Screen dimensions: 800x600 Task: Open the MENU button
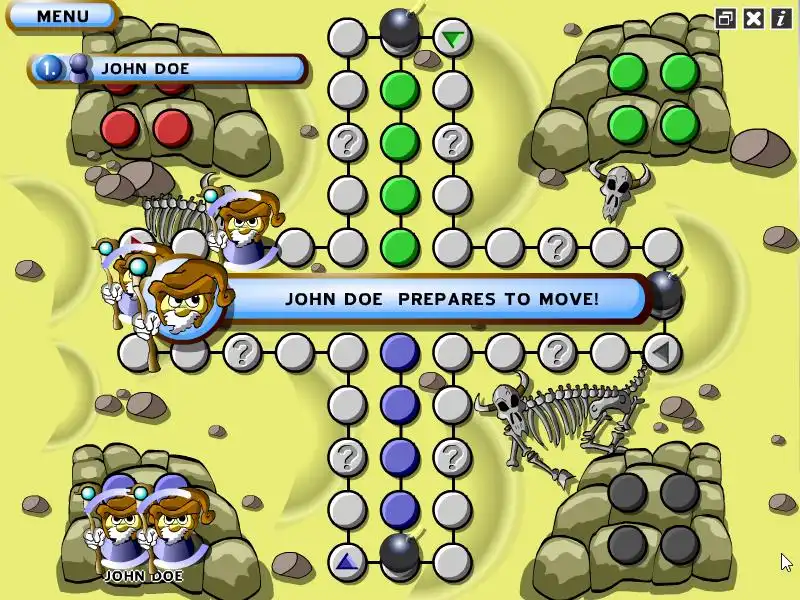click(x=61, y=16)
